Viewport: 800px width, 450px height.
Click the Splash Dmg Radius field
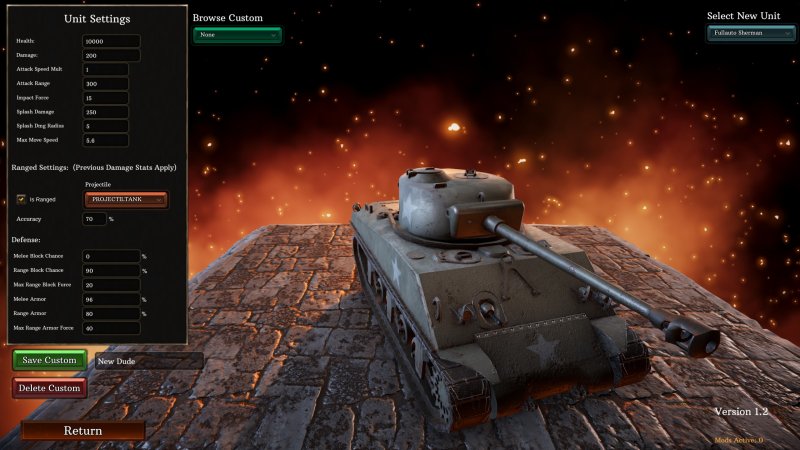(x=105, y=126)
